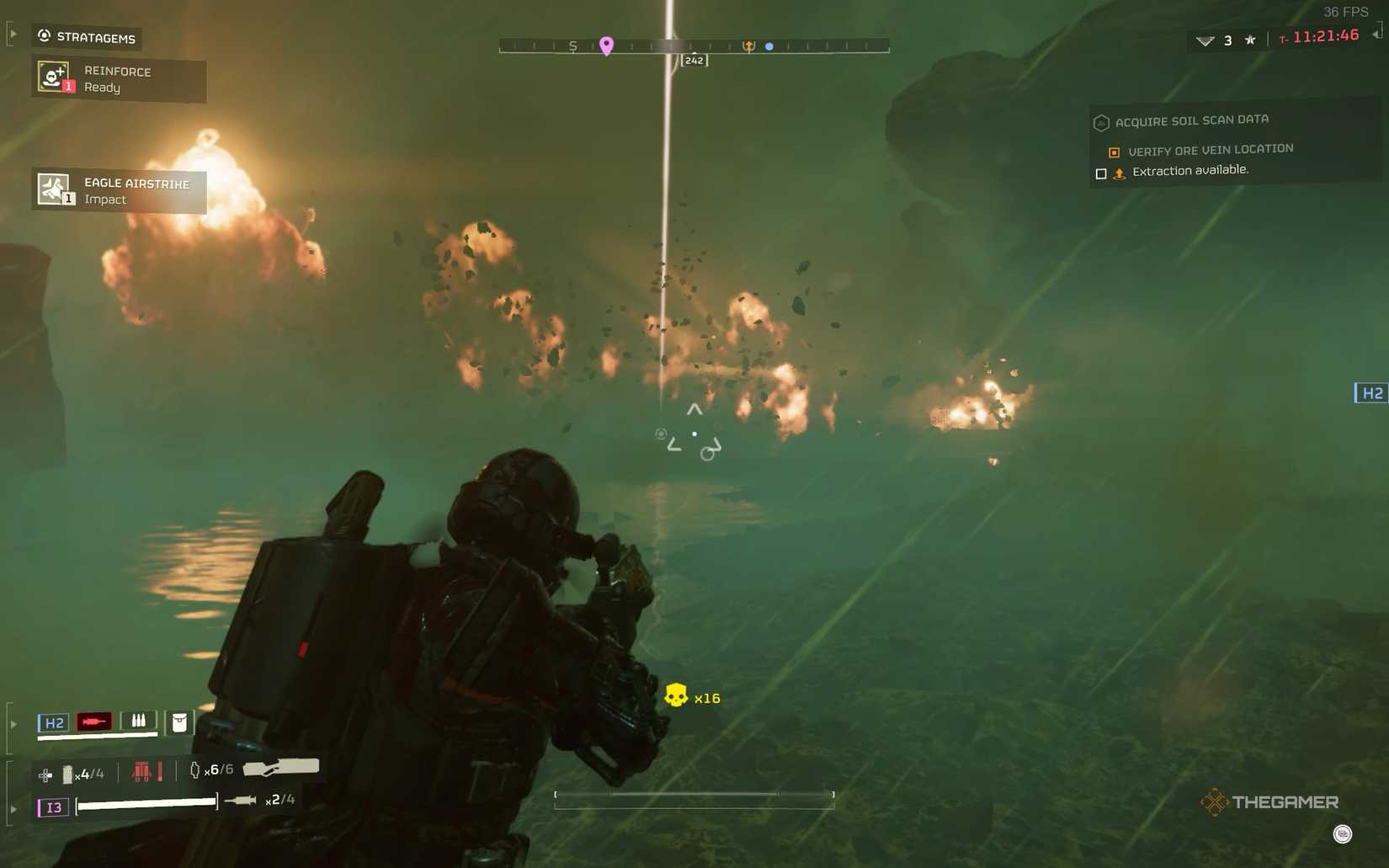
Task: Click the blue teammate dot on compass
Action: (769, 46)
